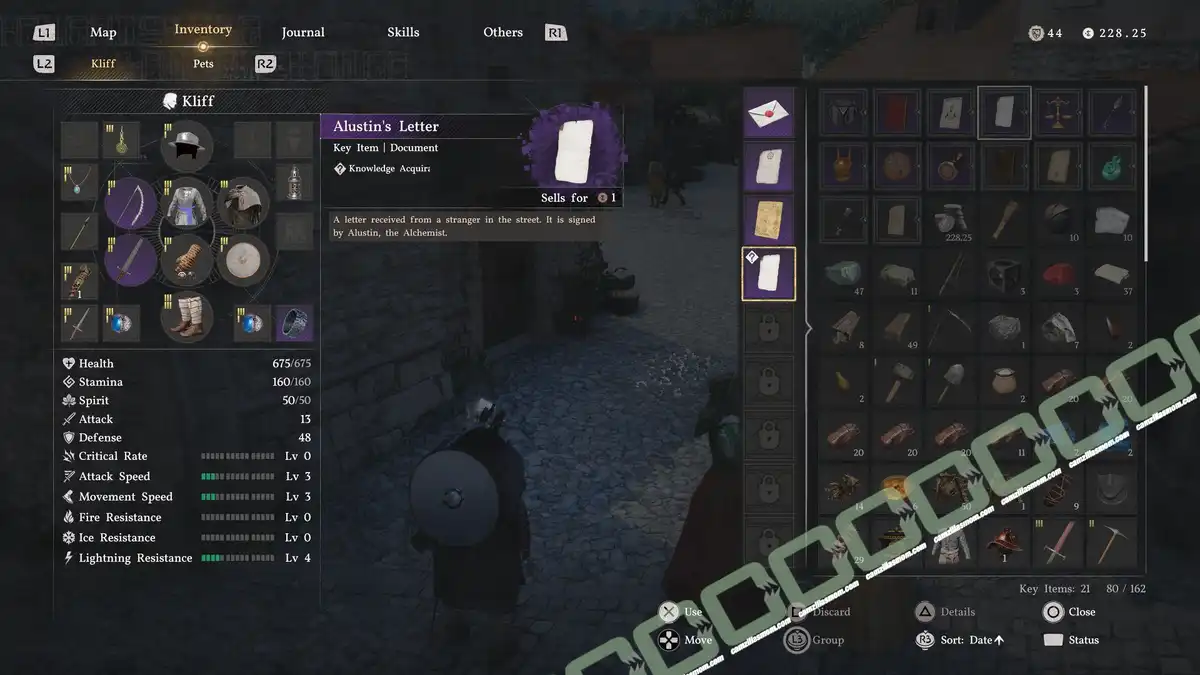Choose the equipped round shield slot
This screenshot has height=675, width=1200.
coord(243,260)
